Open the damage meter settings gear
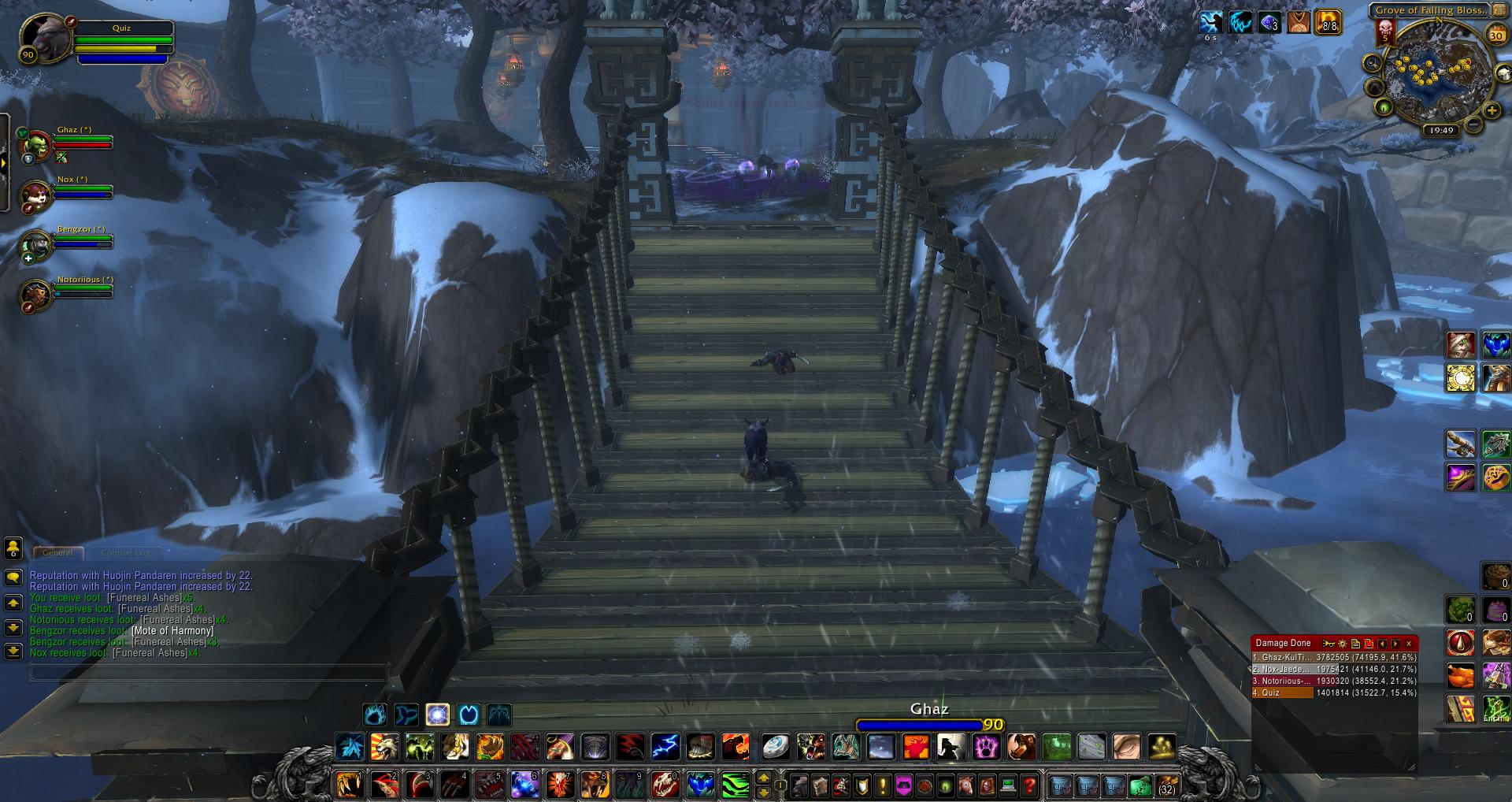The height and width of the screenshot is (802, 1512). [1343, 644]
